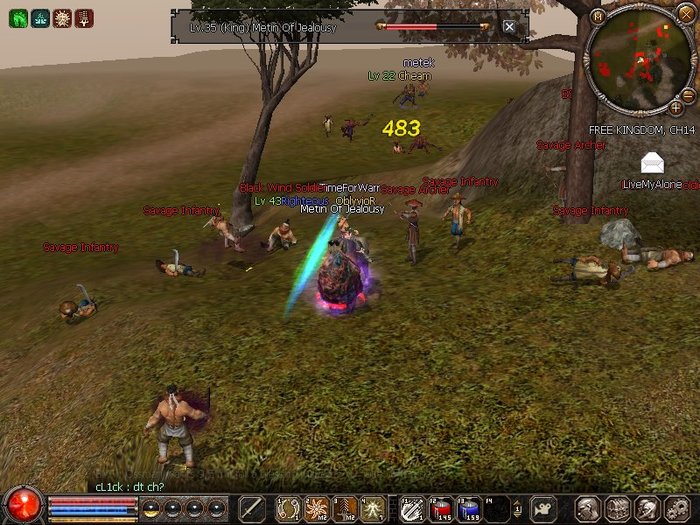Click the teal buff icon
Screen dimensions: 700x525
click(x=39, y=18)
